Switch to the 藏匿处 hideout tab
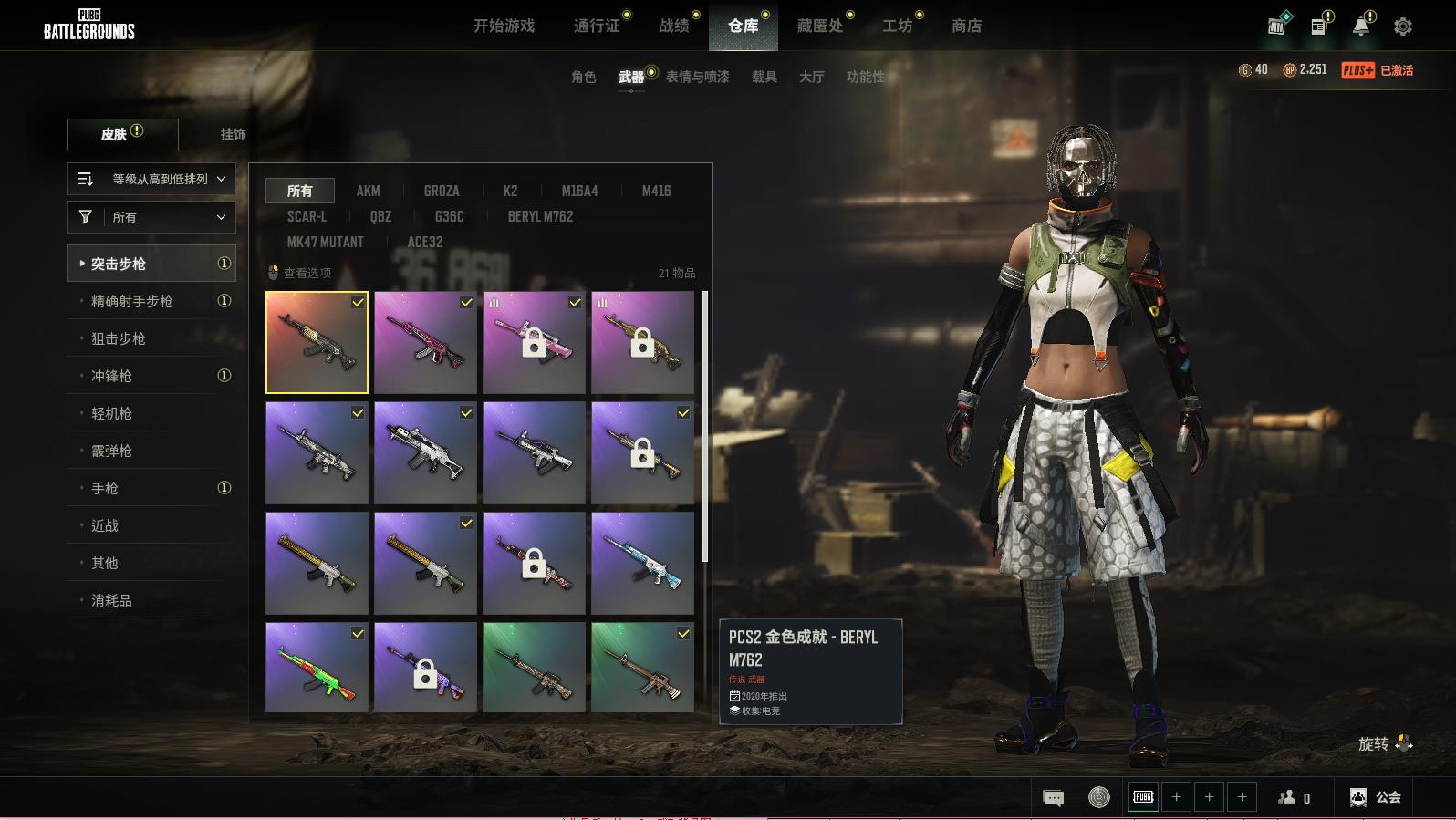 820,26
